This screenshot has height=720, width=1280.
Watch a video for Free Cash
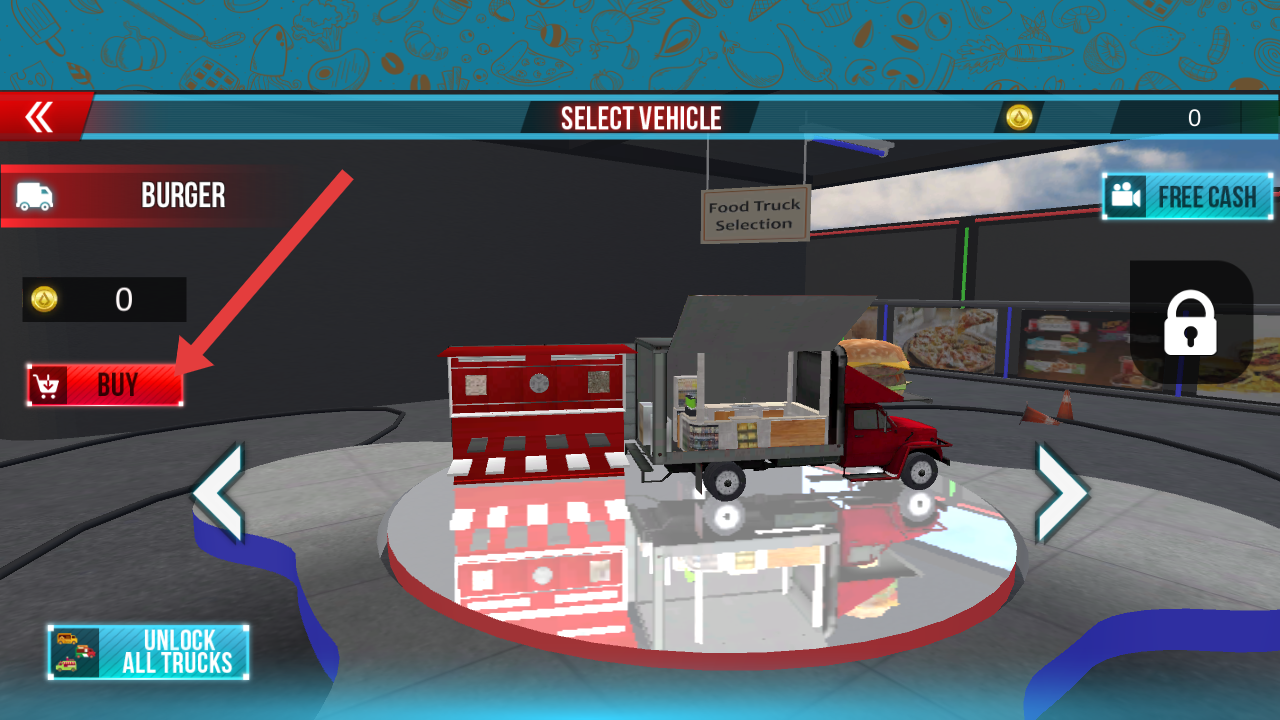click(x=1188, y=197)
